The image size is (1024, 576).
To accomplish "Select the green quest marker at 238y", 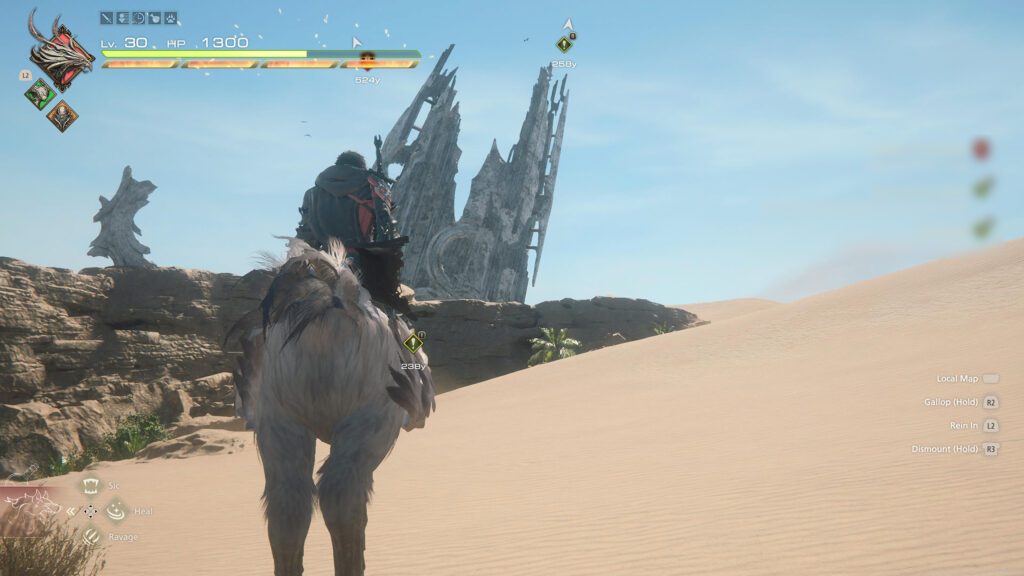I will click(413, 343).
